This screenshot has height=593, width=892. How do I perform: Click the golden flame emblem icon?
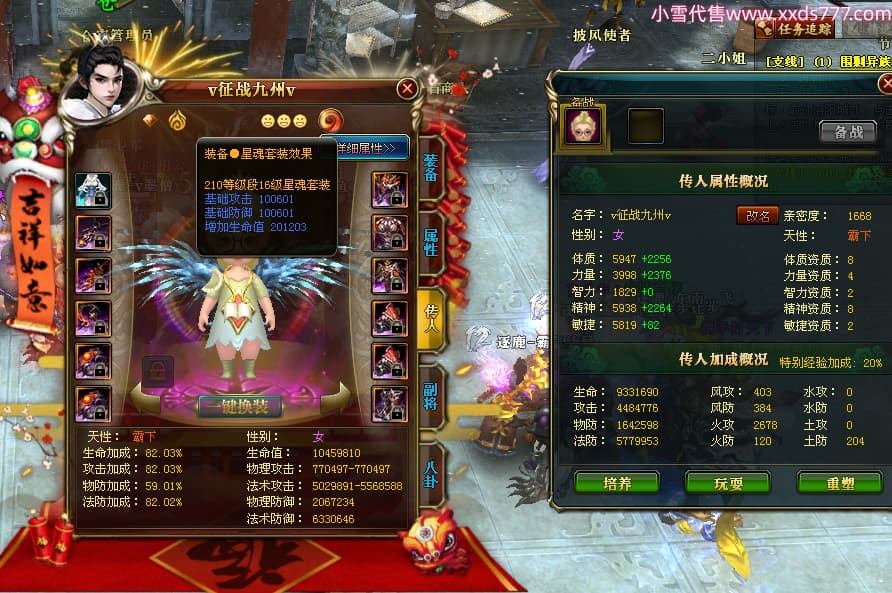177,120
